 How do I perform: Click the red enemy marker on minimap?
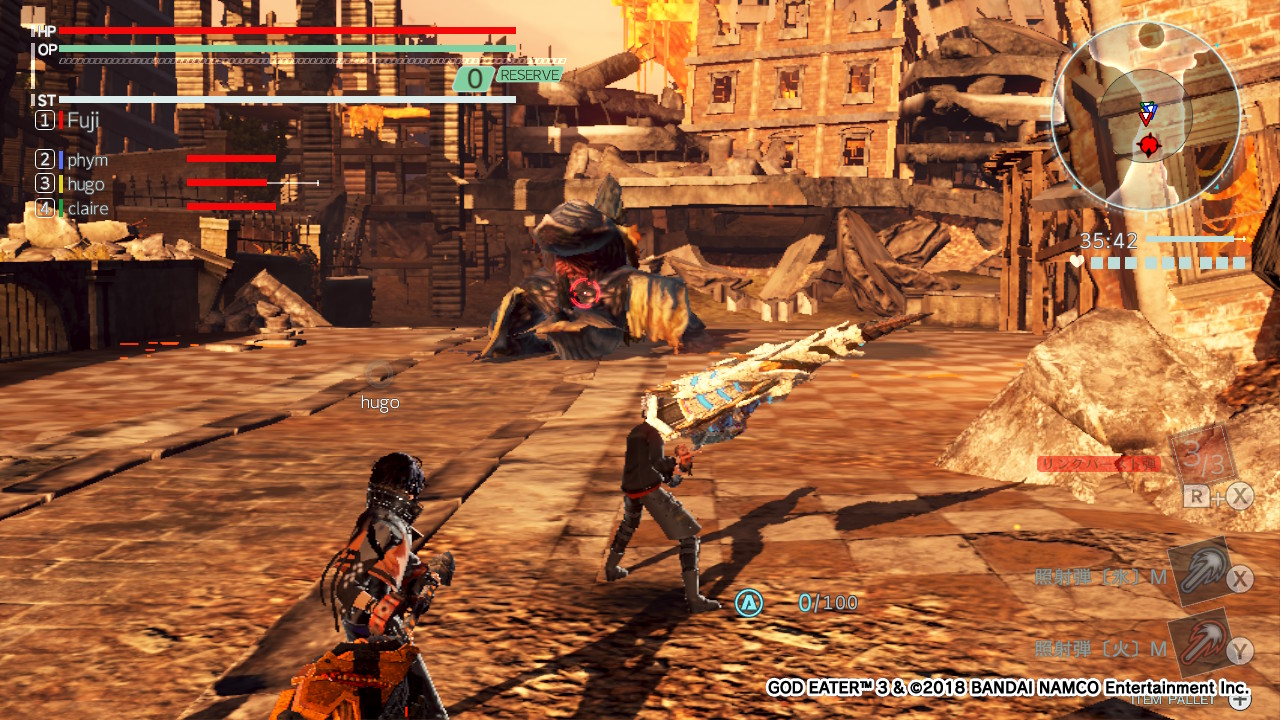point(1149,147)
